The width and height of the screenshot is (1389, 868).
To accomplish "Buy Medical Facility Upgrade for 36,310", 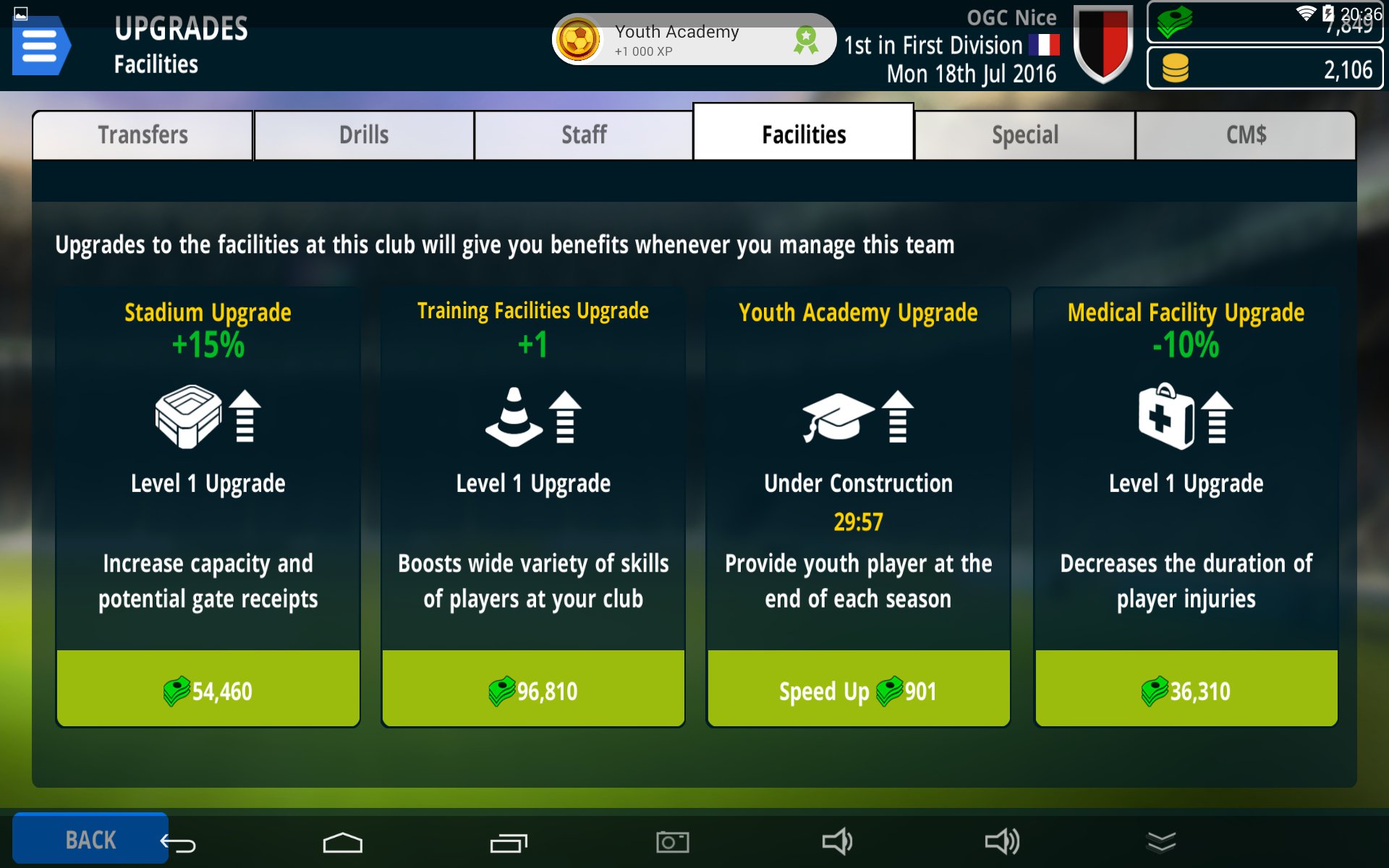I will tap(1186, 689).
